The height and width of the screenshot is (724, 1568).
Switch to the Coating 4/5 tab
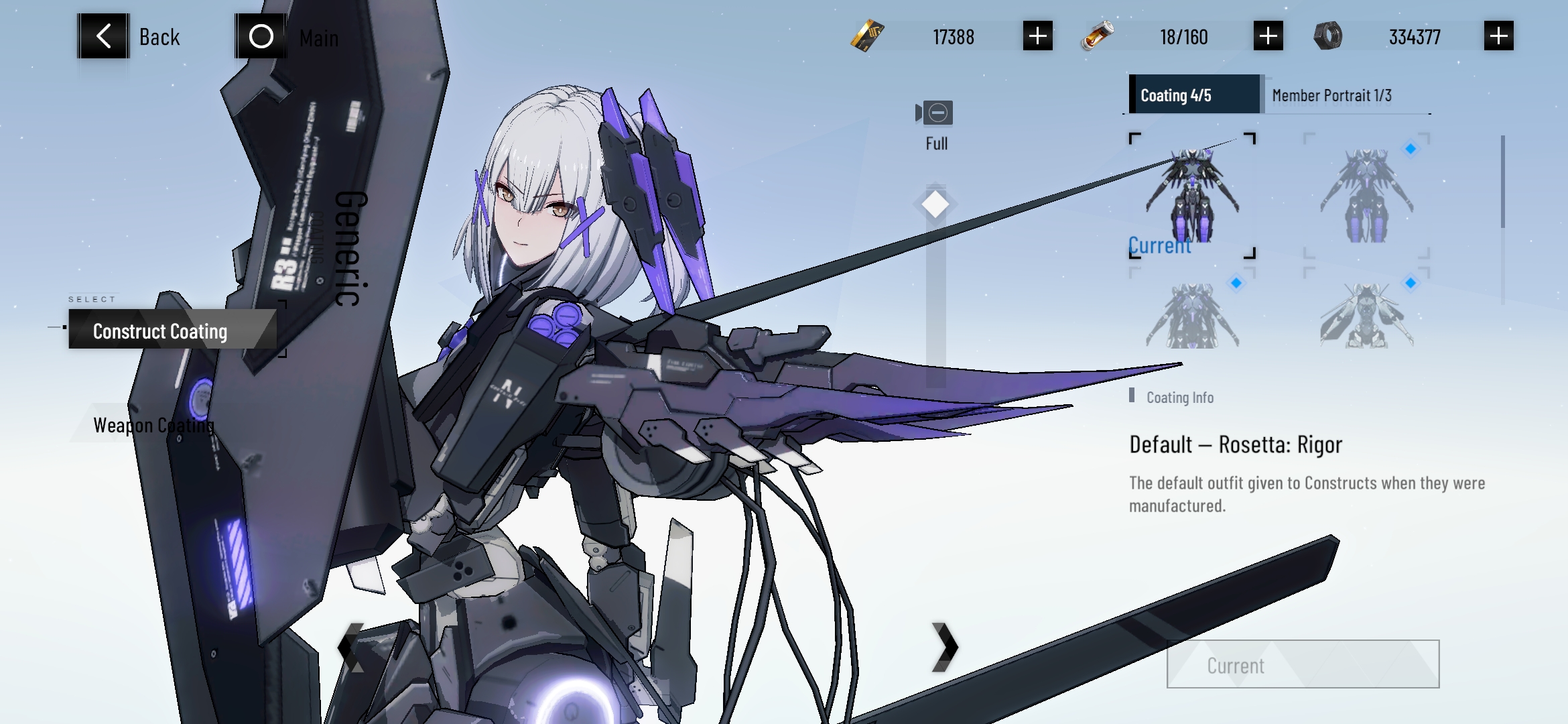pos(1194,95)
